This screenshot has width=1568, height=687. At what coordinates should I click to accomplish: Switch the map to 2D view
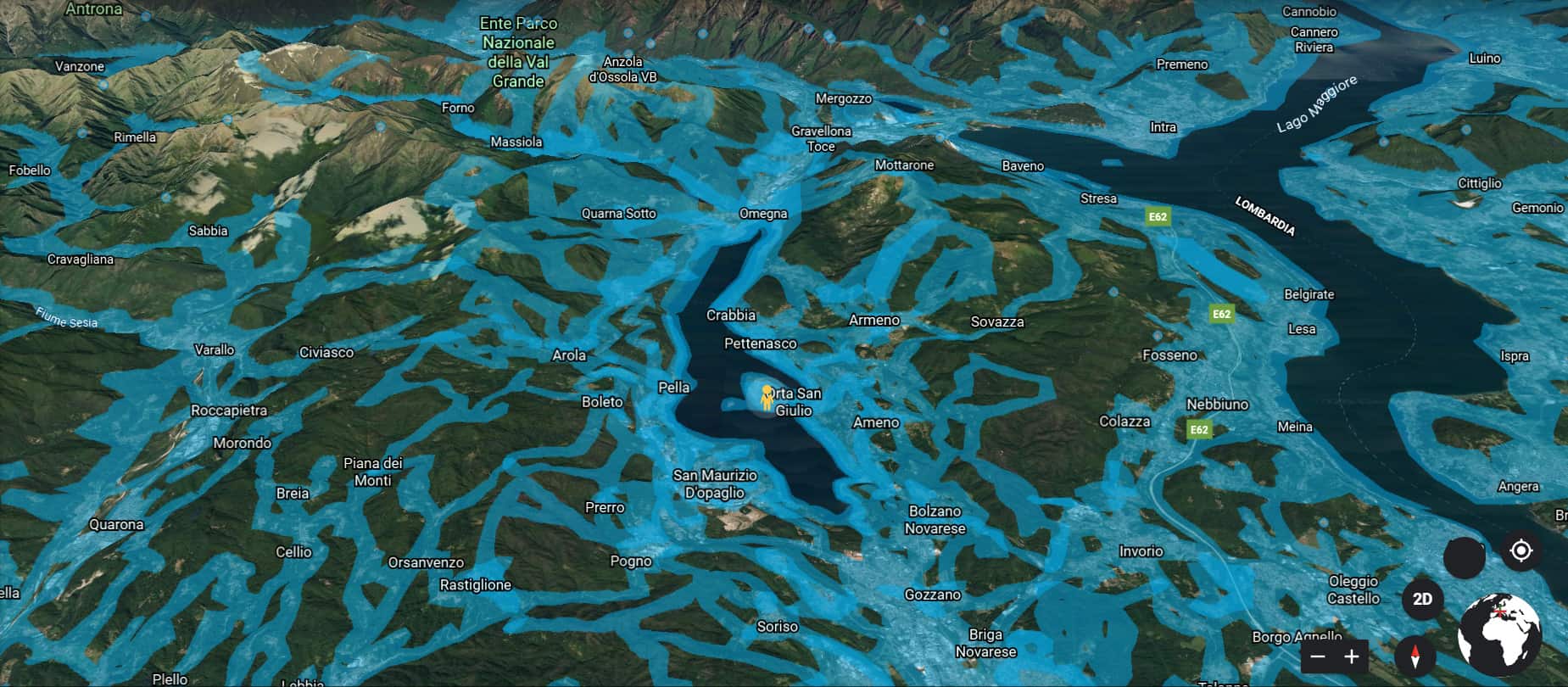click(1422, 600)
